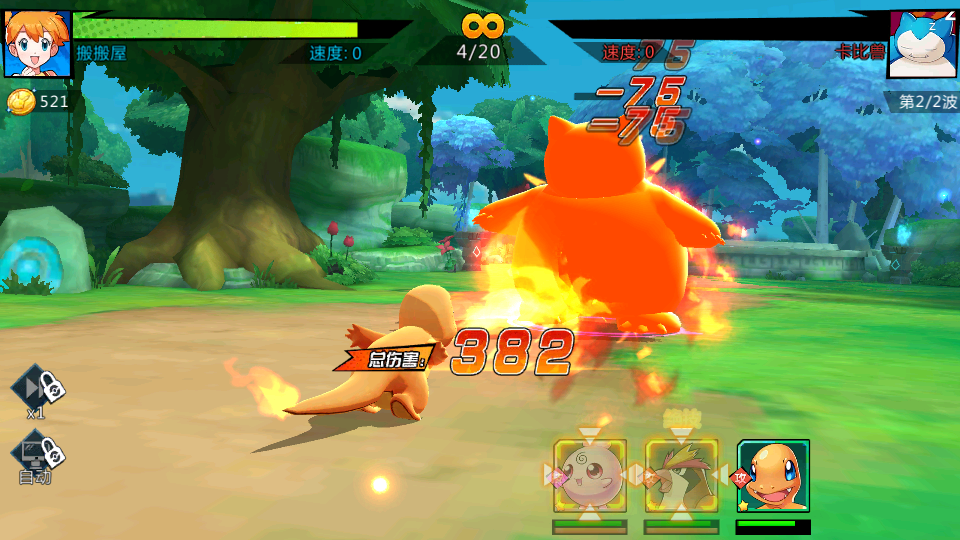The width and height of the screenshot is (960, 540).
Task: Select the Charmander portrait card
Action: coord(773,476)
